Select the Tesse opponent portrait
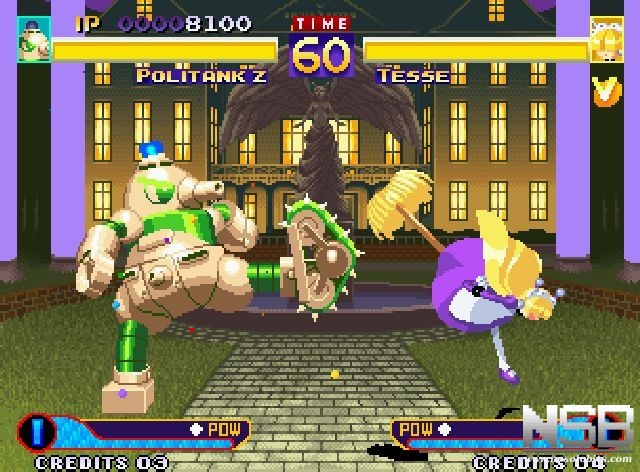Screen dimensions: 640x472 coord(604,41)
